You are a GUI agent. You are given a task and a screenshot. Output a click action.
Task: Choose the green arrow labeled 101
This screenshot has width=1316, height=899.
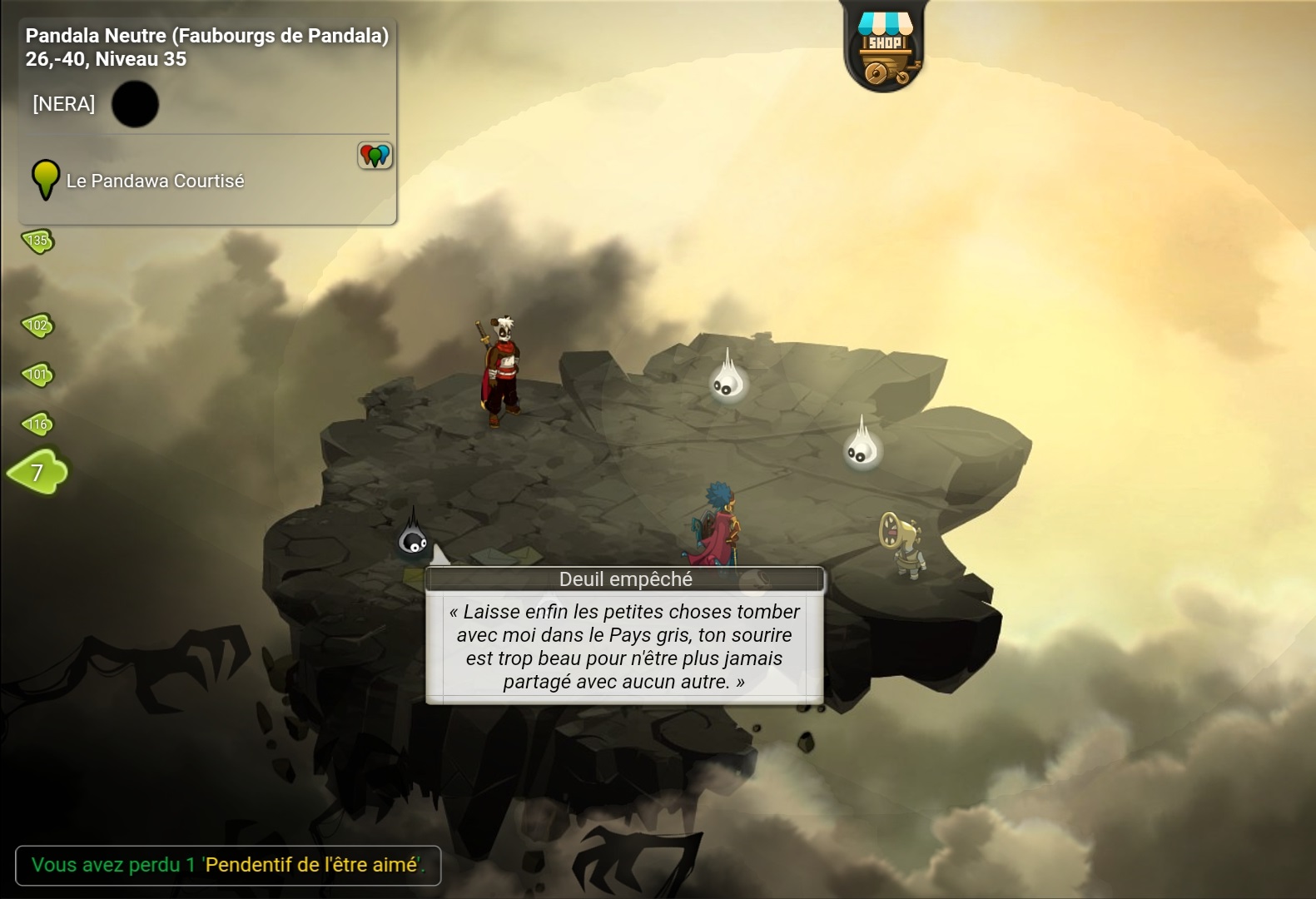pos(37,375)
